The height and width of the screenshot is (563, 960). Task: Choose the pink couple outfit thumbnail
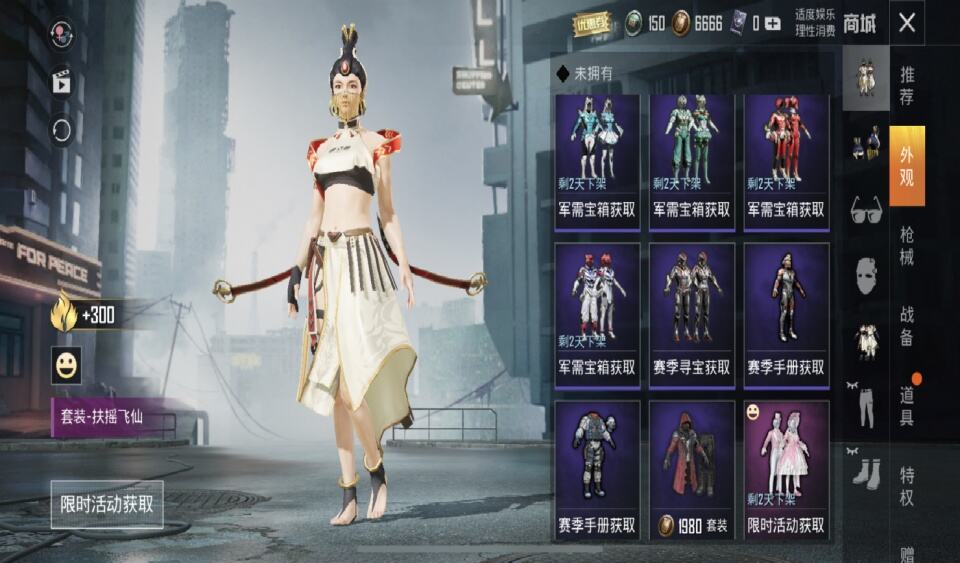pos(786,470)
